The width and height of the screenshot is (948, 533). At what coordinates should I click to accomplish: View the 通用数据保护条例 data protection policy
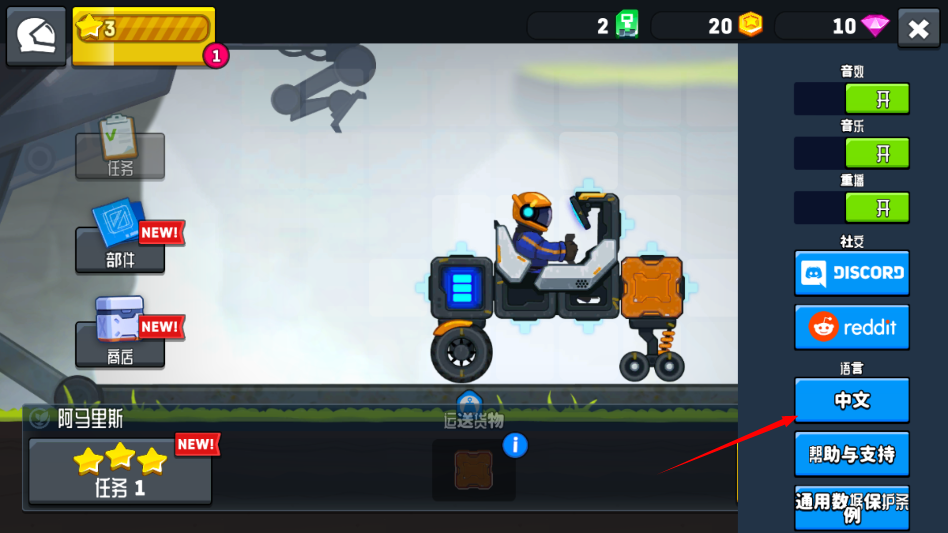click(852, 508)
